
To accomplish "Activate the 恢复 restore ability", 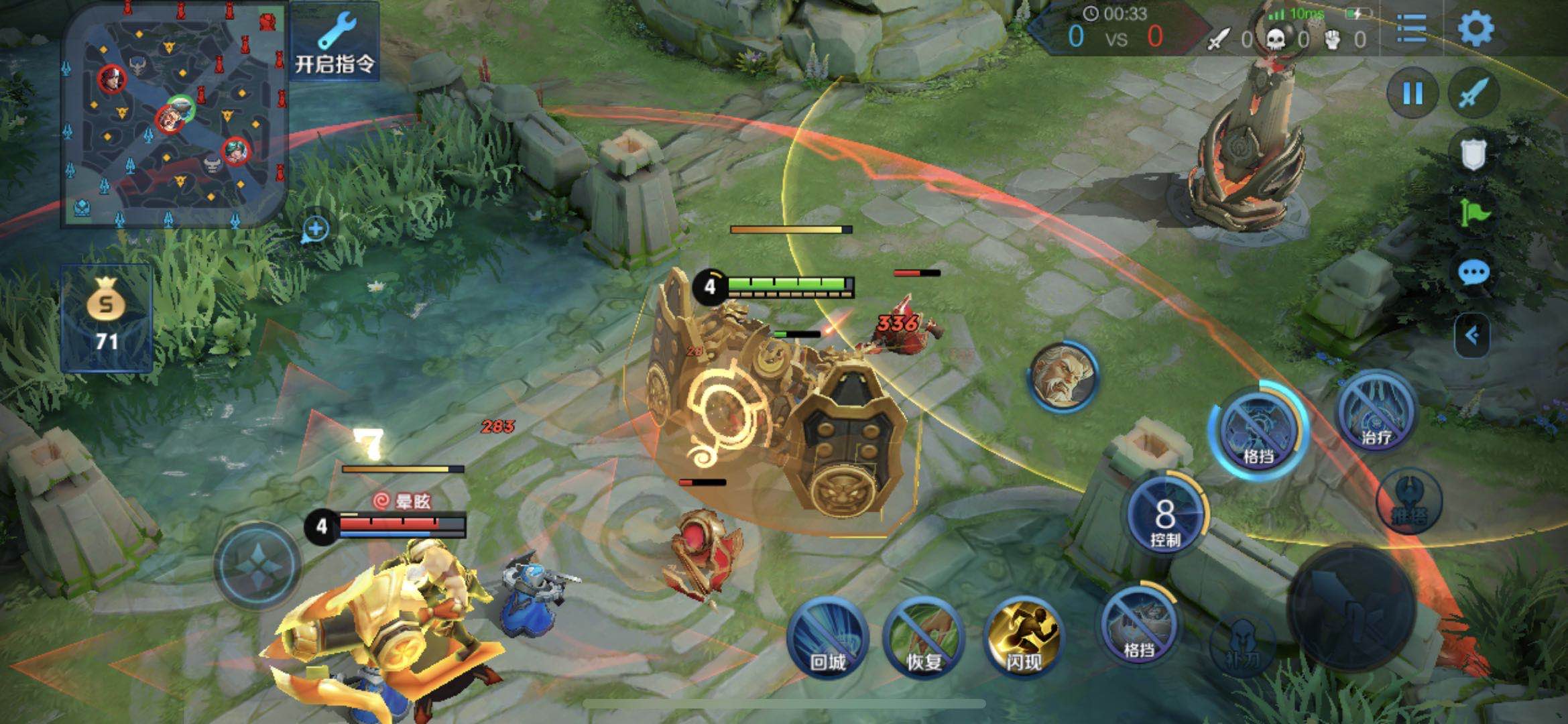I will point(924,638).
